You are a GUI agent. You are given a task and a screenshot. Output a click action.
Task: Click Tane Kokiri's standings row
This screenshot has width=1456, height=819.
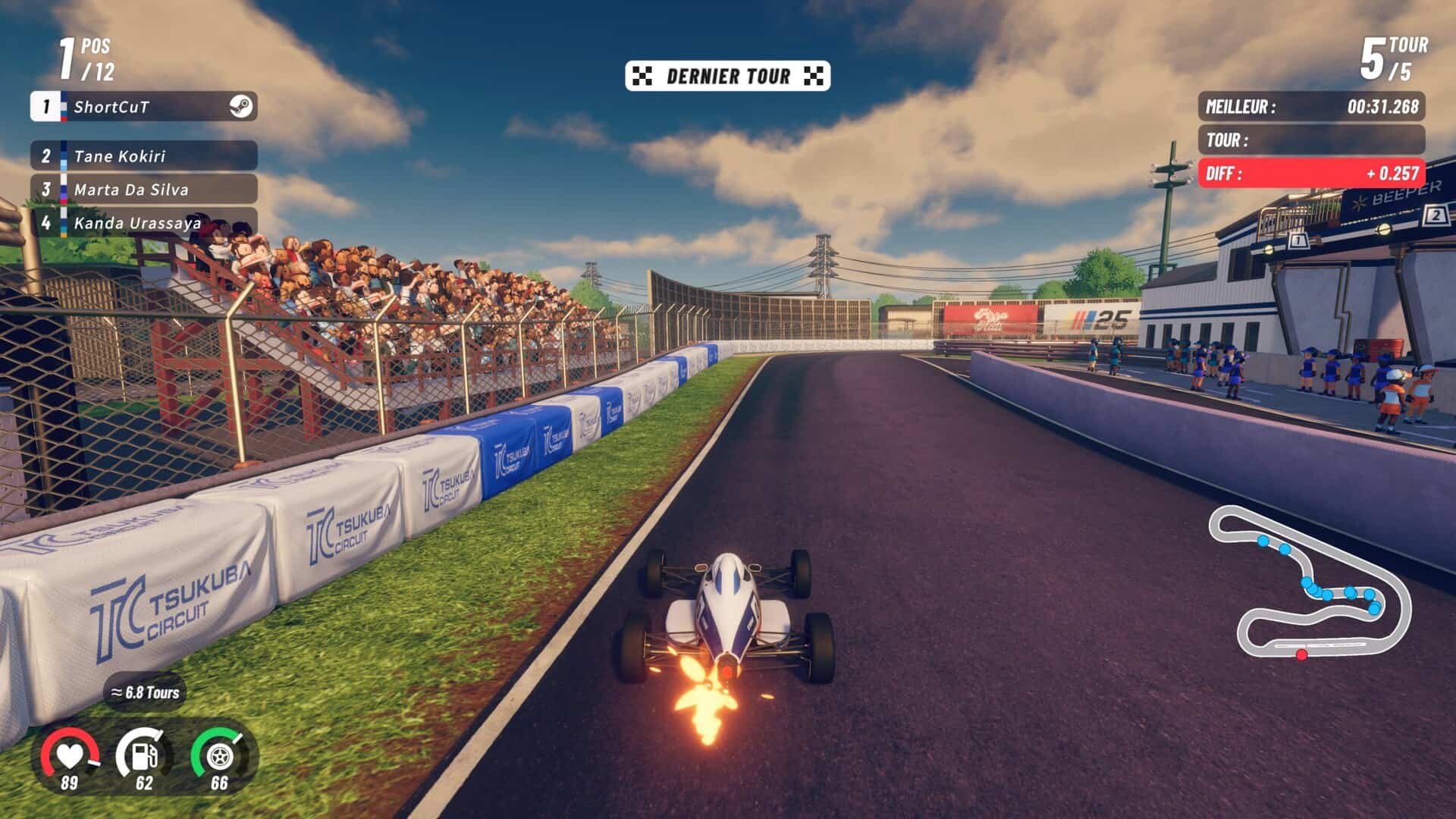(x=144, y=156)
